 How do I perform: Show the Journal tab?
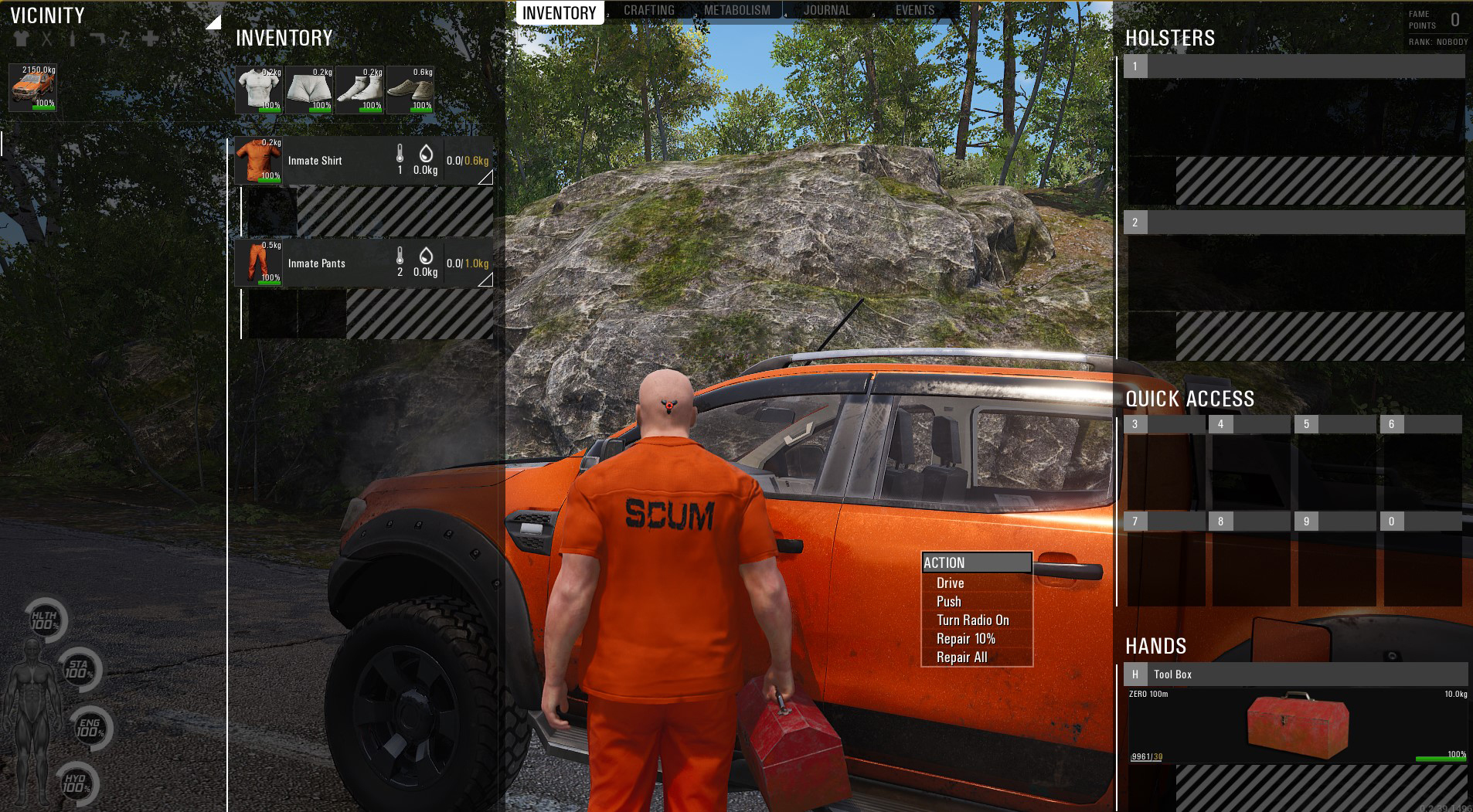click(x=826, y=11)
